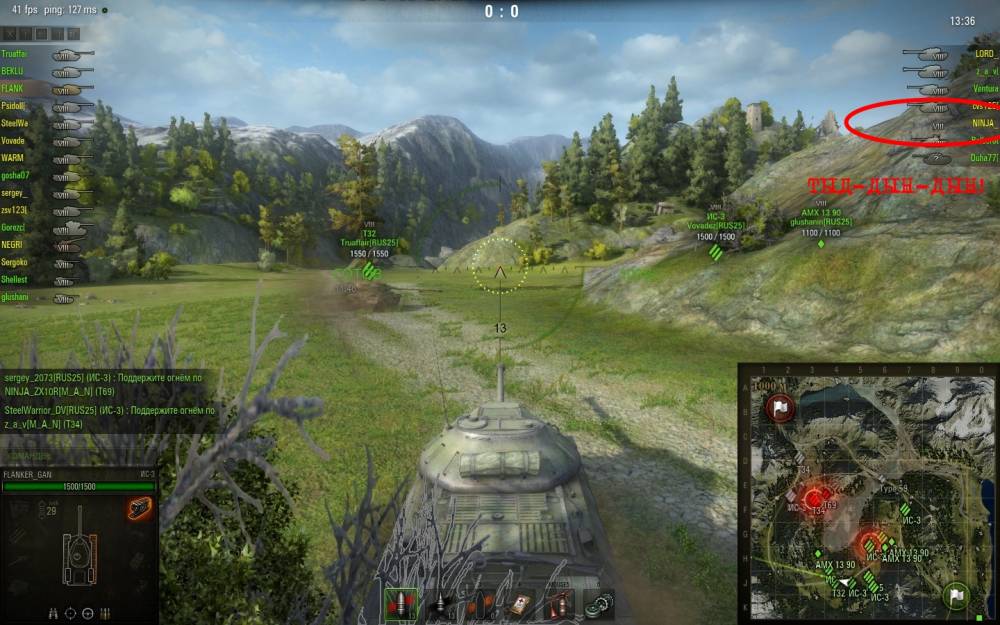Click the green allied base flag on minimap
The height and width of the screenshot is (625, 1000).
tap(955, 596)
